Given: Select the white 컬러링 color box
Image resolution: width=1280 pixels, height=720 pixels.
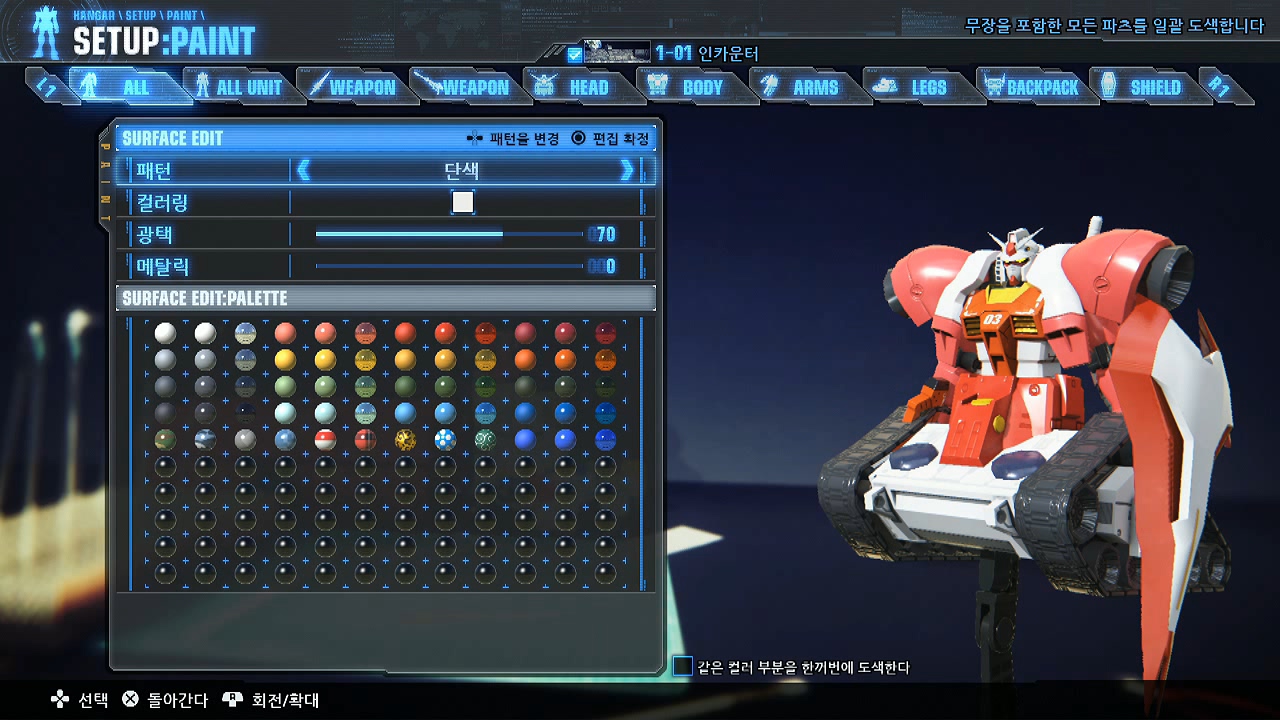Looking at the screenshot, I should [462, 202].
